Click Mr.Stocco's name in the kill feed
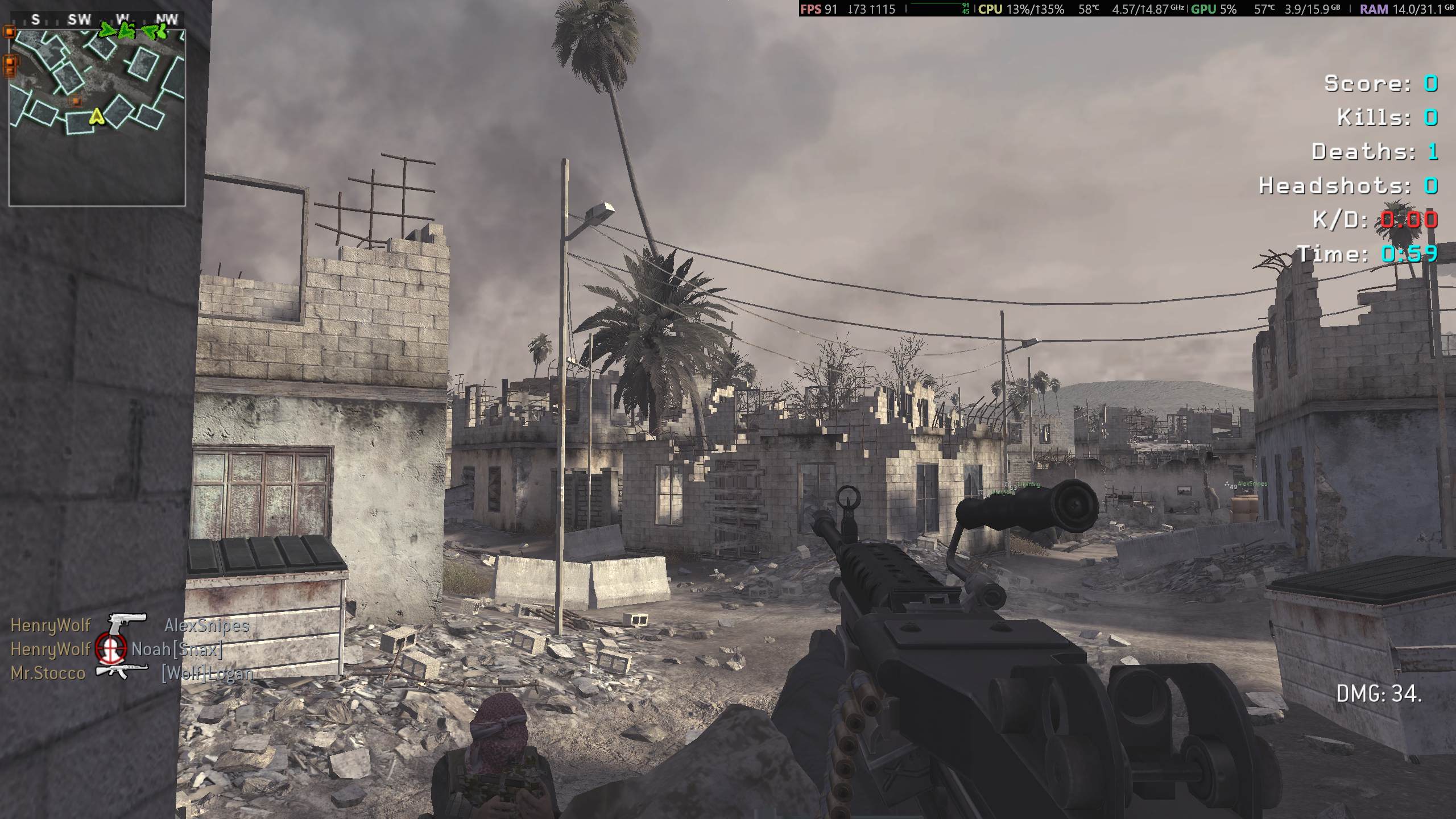 48,673
